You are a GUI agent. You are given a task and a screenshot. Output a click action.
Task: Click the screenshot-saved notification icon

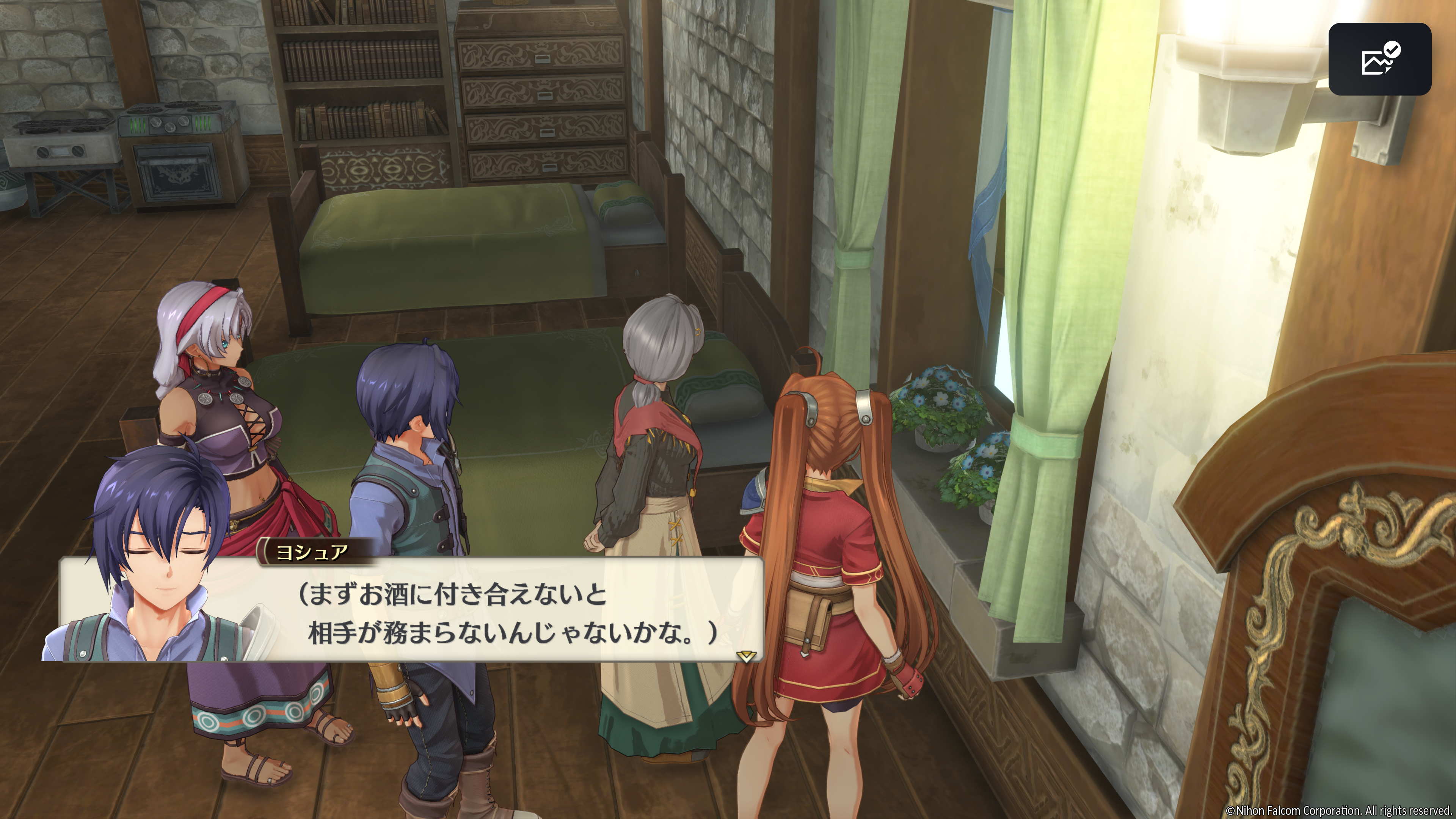1379,59
